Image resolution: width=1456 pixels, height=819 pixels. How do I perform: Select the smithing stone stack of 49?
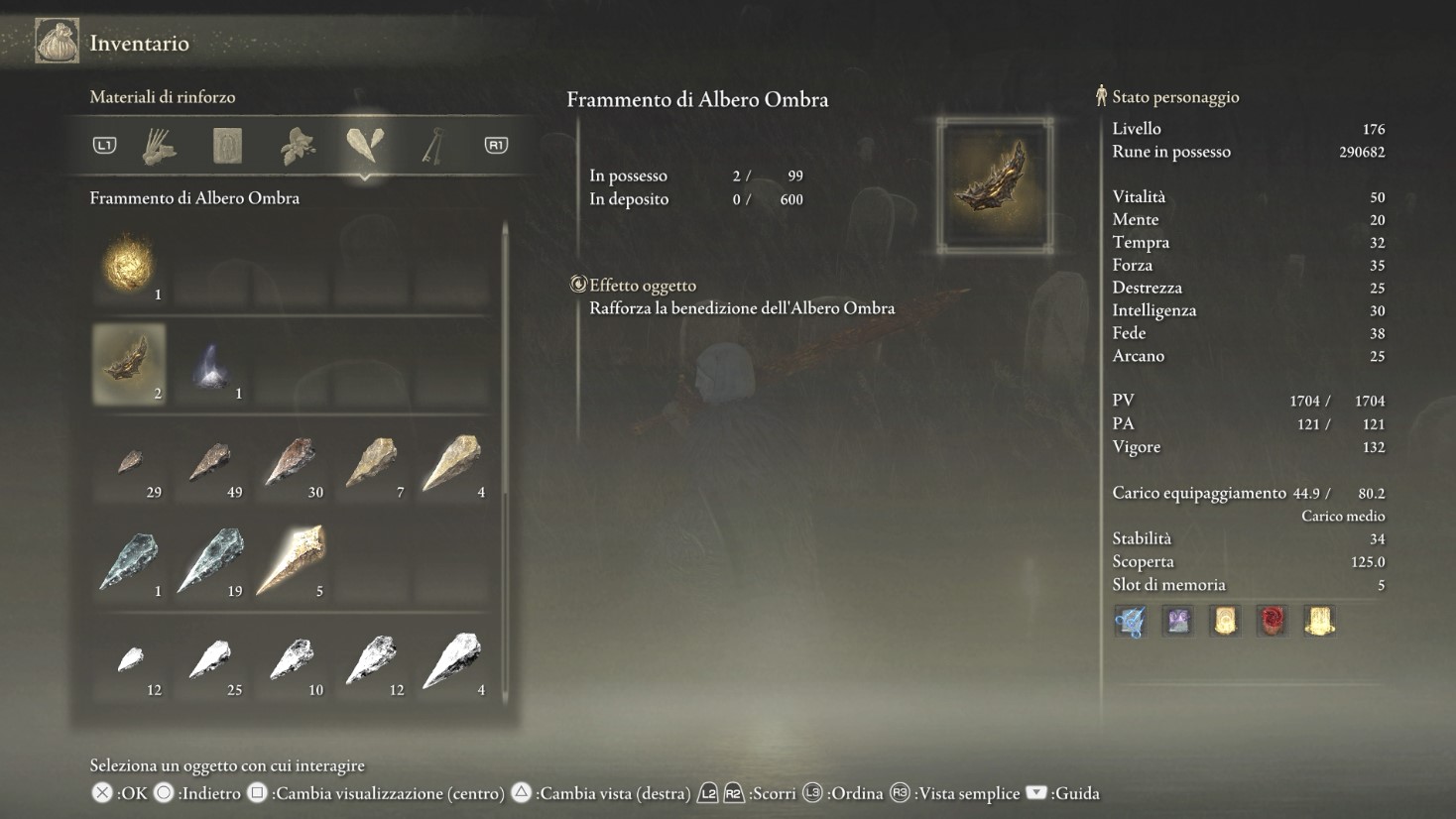pos(210,463)
